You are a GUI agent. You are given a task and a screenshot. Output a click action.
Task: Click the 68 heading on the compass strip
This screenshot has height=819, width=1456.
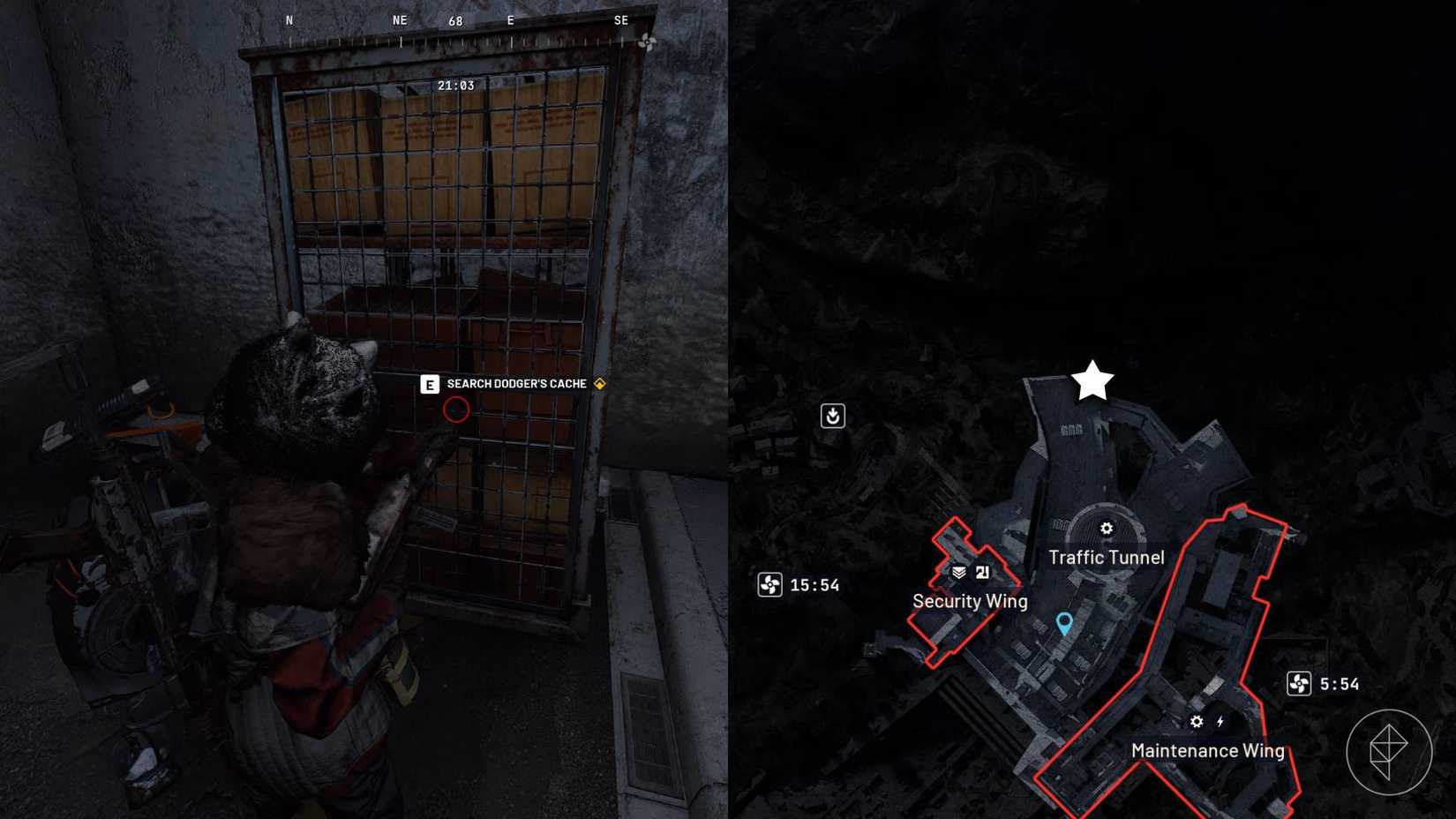pos(455,19)
